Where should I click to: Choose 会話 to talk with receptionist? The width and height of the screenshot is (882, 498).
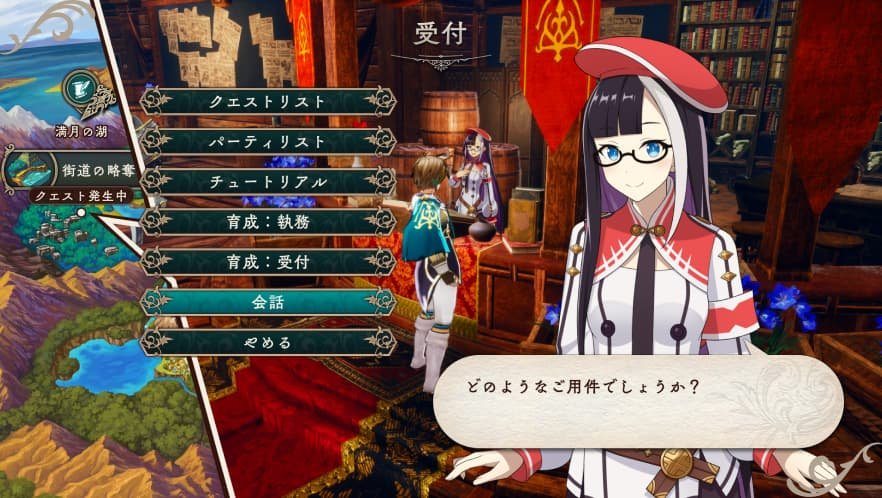point(267,301)
